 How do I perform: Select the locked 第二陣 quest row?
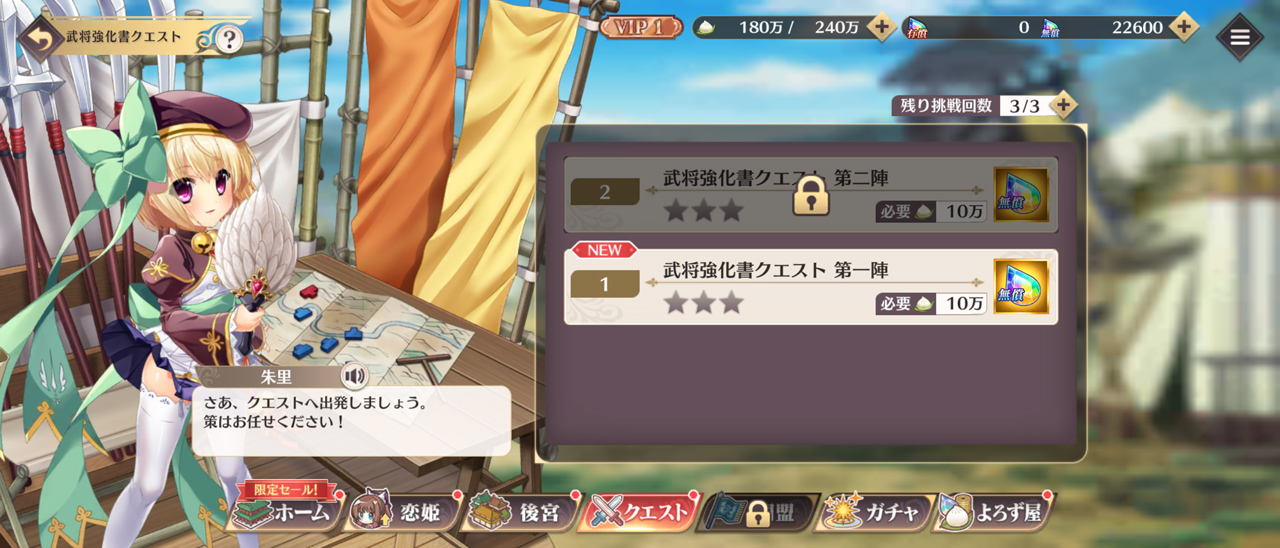[x=780, y=194]
